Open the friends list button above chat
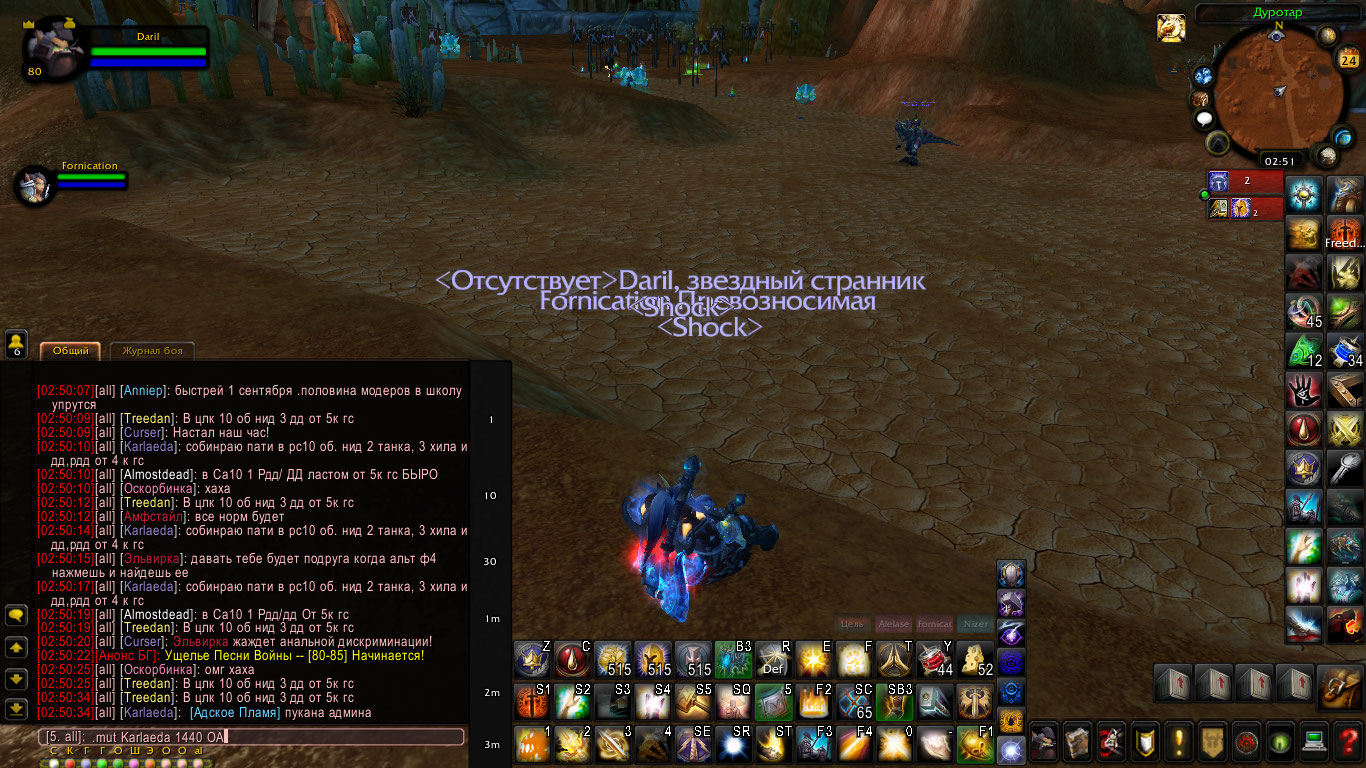1366x768 pixels. 16,344
